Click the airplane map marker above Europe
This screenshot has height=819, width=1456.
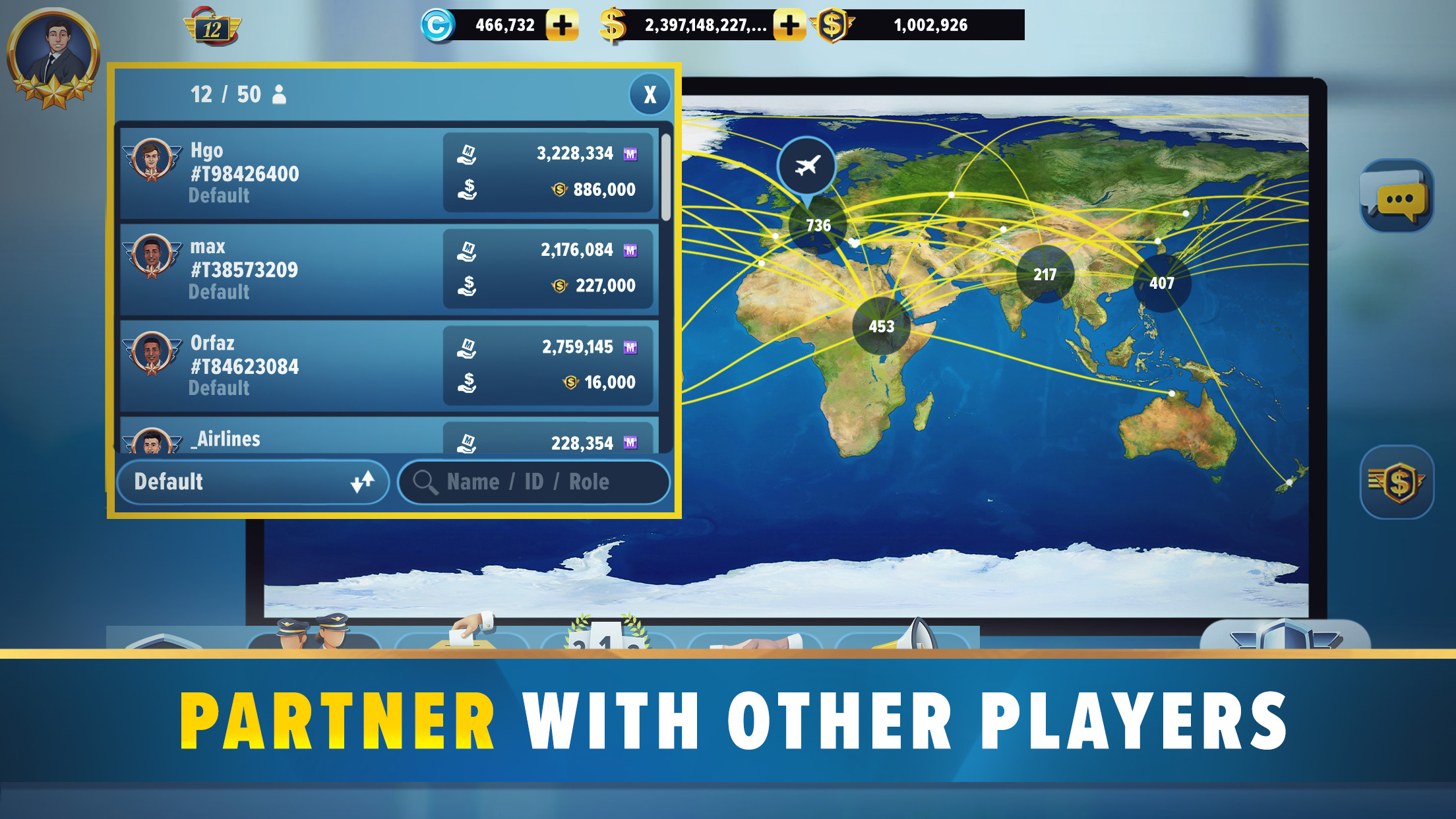[x=807, y=167]
